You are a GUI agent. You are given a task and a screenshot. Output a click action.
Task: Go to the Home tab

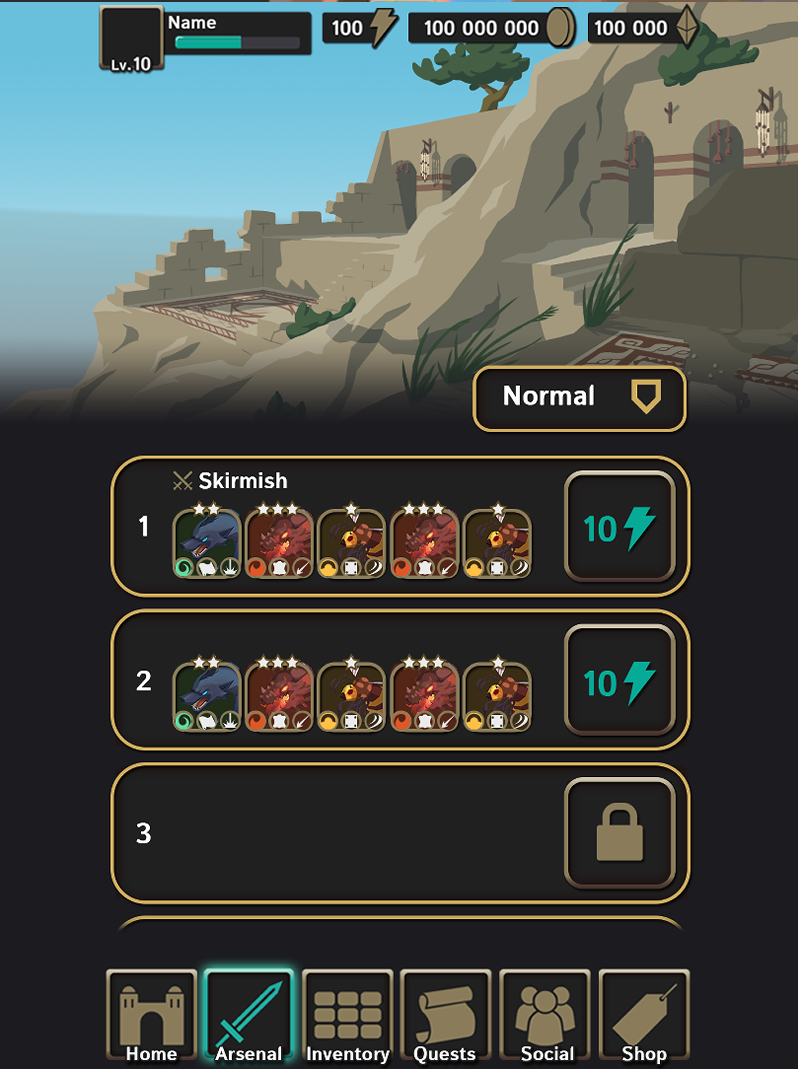pyautogui.click(x=151, y=1015)
